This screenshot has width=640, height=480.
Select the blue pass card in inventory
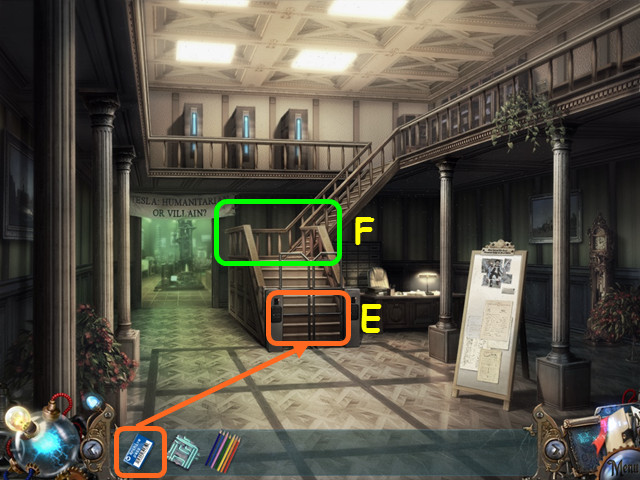click(x=140, y=450)
